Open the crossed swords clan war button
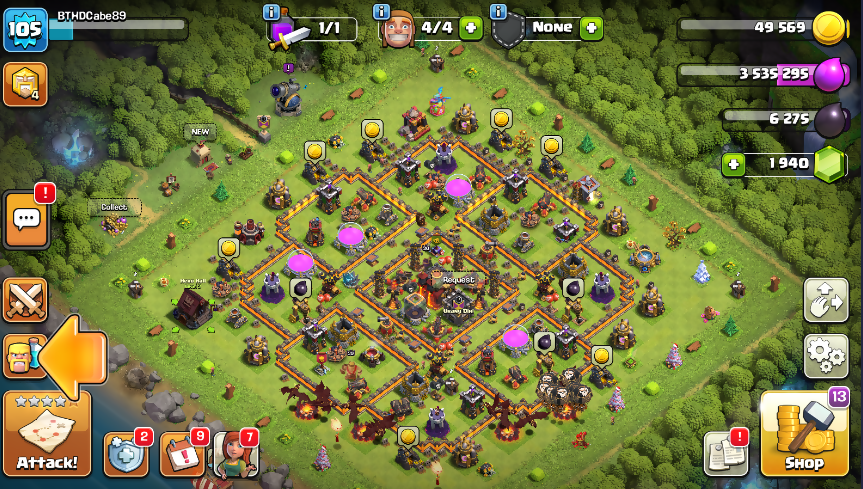 pos(25,299)
